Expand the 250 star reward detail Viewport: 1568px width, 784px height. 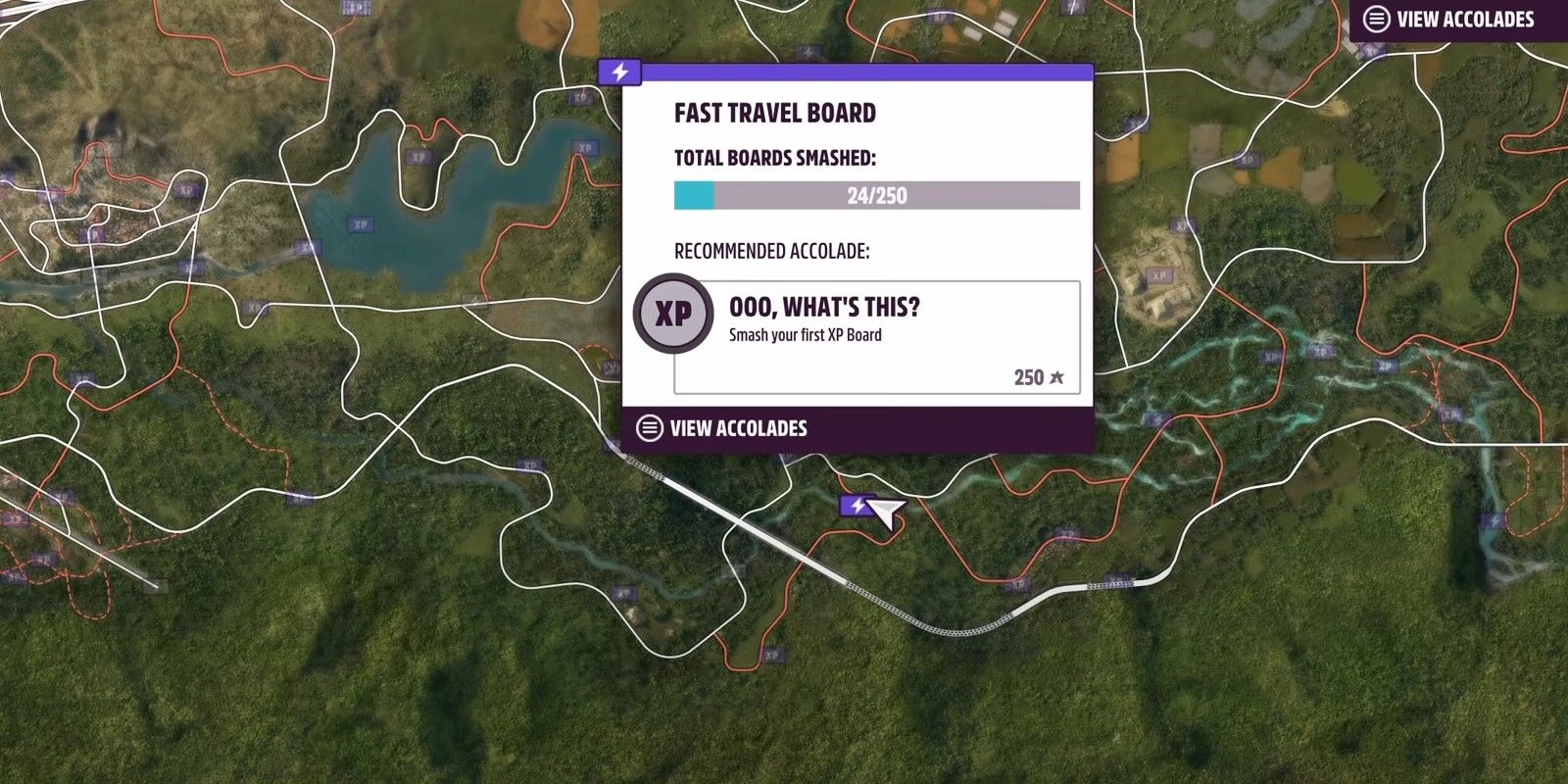(1036, 376)
